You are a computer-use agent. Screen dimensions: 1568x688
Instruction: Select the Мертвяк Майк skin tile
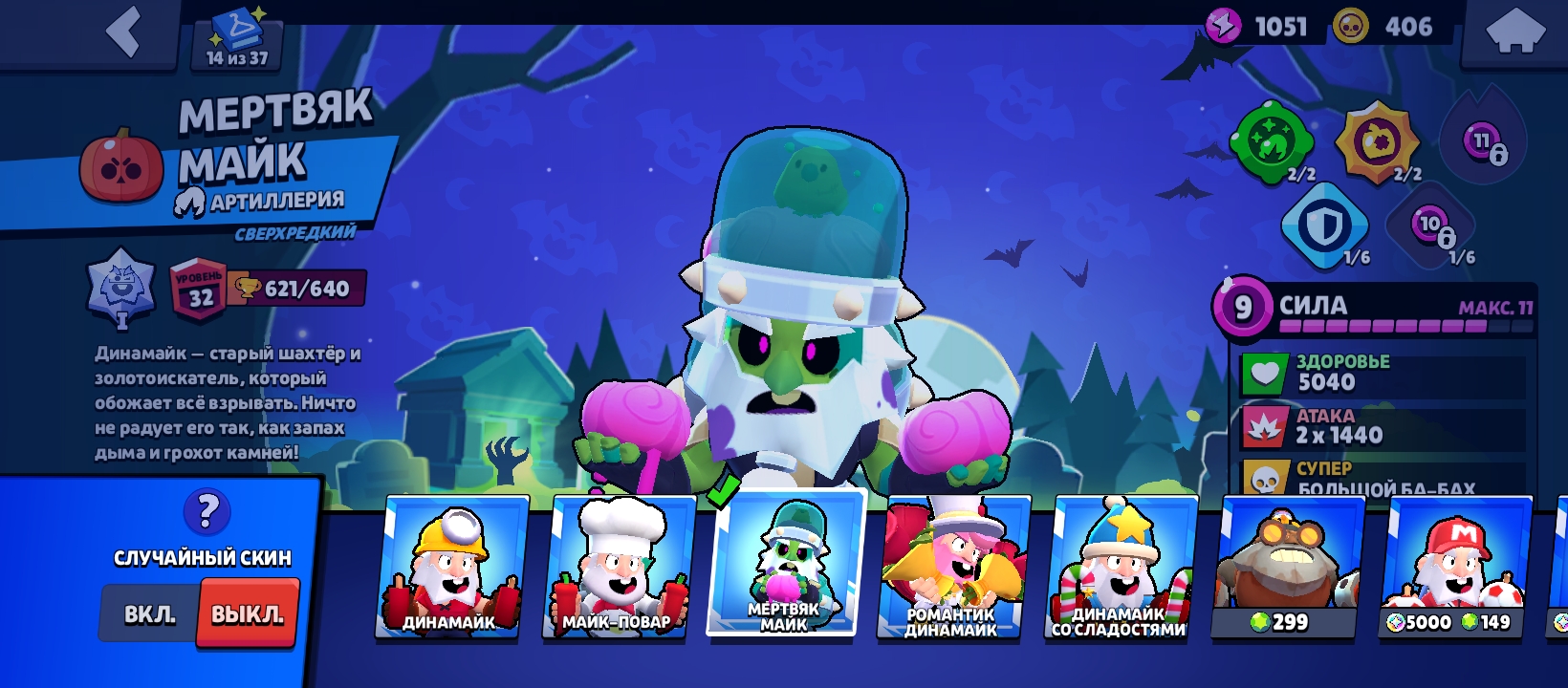click(785, 564)
